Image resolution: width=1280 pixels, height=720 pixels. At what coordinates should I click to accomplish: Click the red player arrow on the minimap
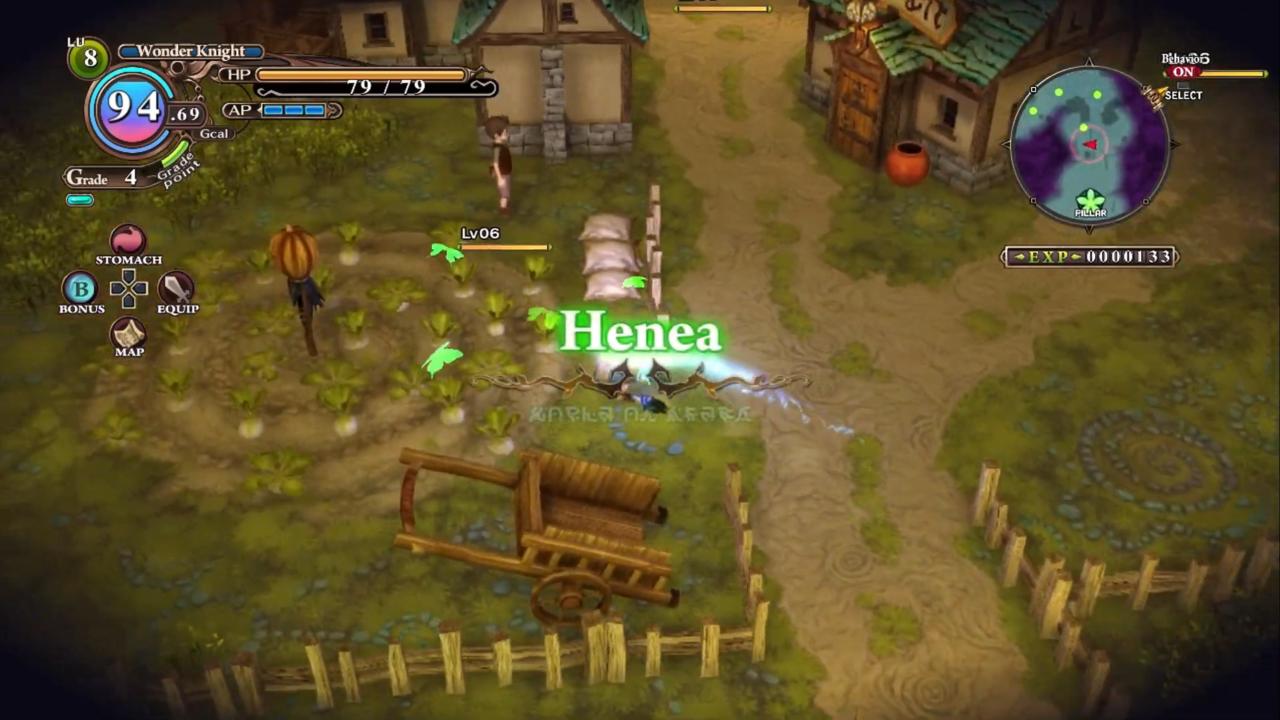[1091, 146]
